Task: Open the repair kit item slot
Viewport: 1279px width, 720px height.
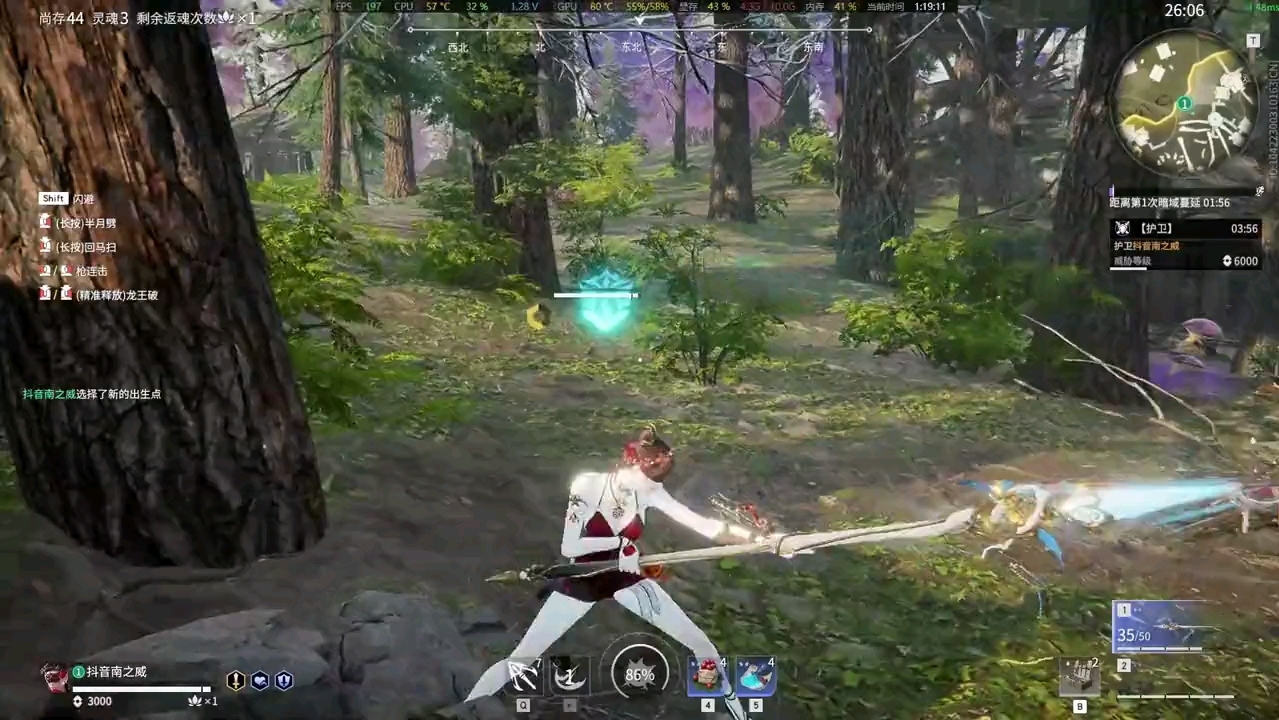Action: click(x=1079, y=678)
